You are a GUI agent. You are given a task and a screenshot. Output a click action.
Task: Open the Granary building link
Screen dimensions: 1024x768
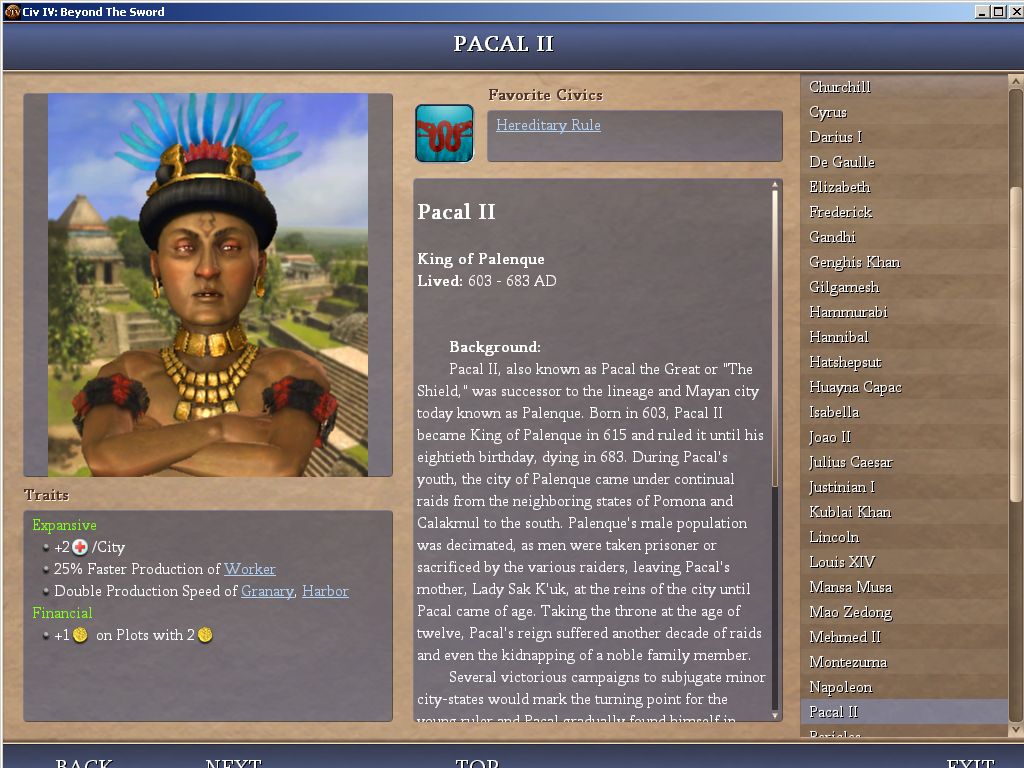[267, 591]
